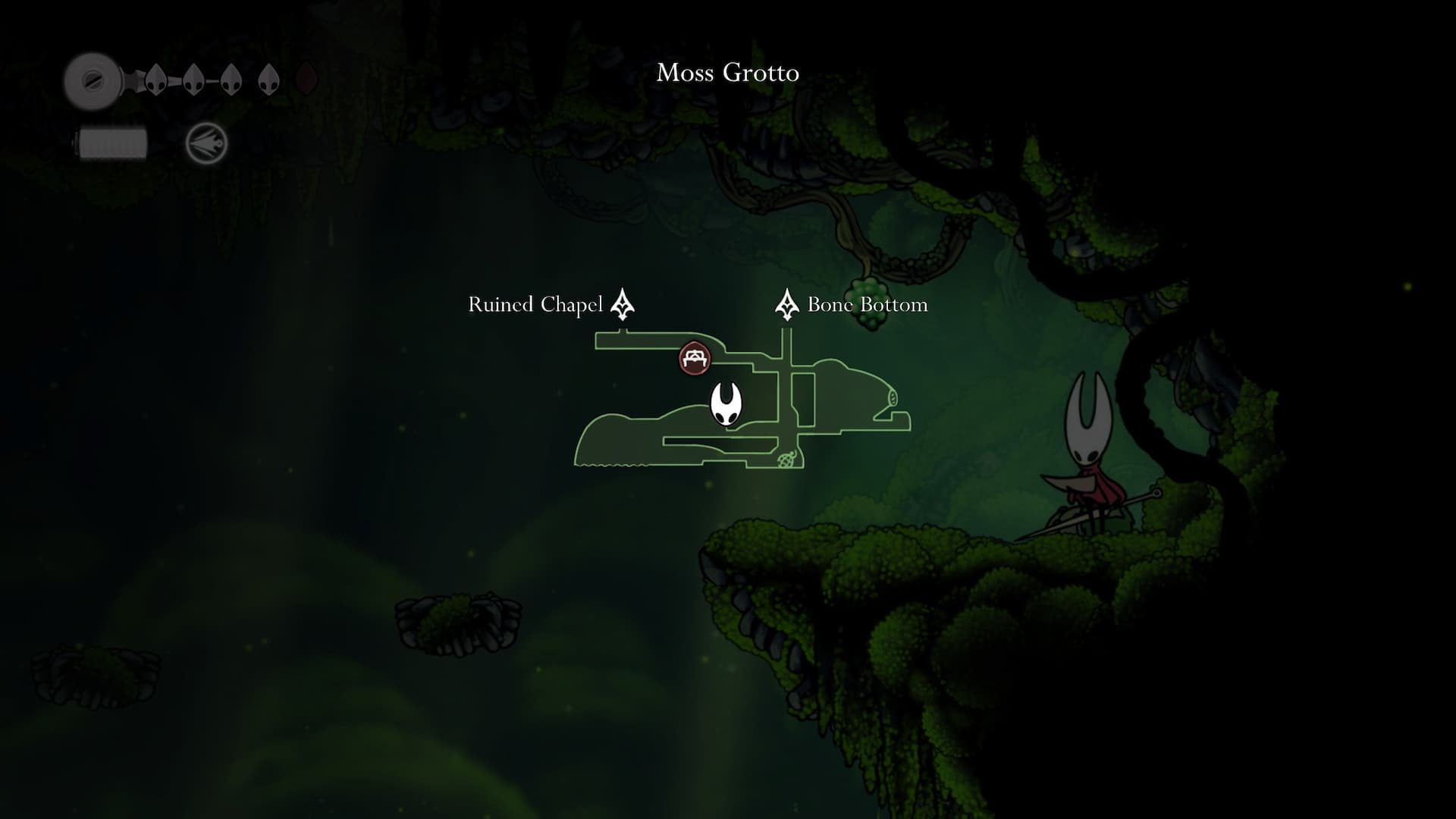Click Hornet's head position marker
The height and width of the screenshot is (819, 1456).
(726, 404)
